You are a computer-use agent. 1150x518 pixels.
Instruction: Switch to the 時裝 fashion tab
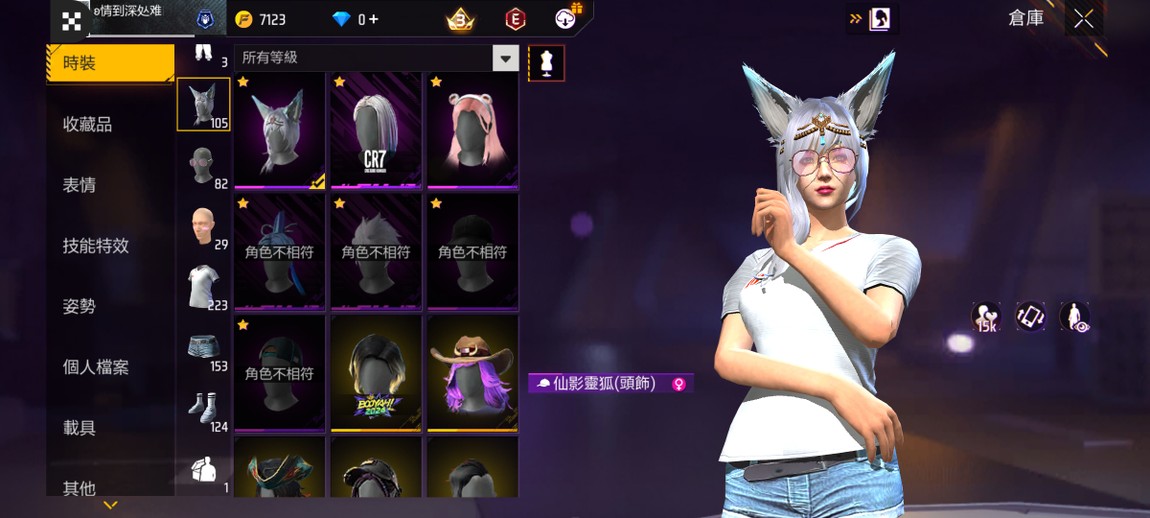click(x=110, y=63)
